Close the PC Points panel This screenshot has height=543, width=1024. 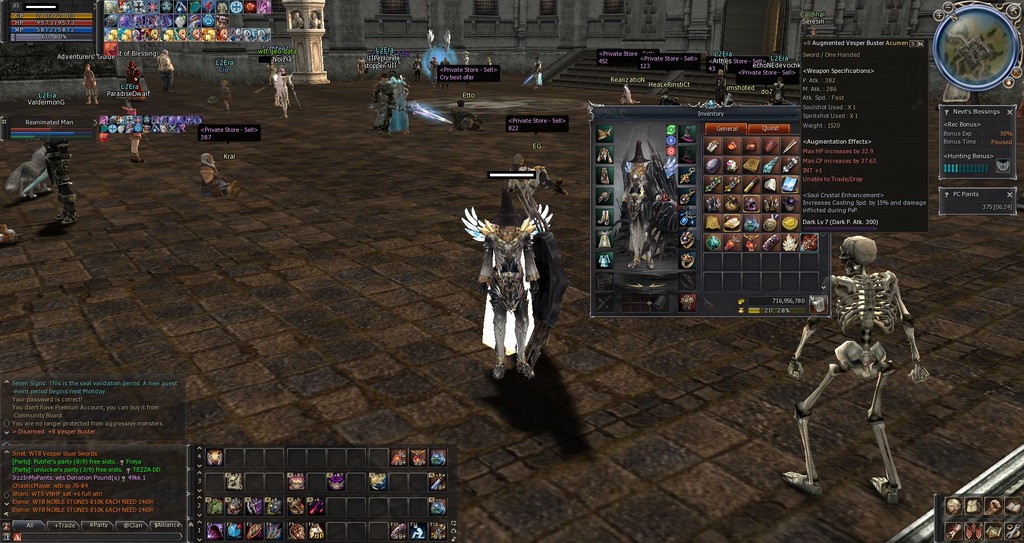(1010, 194)
